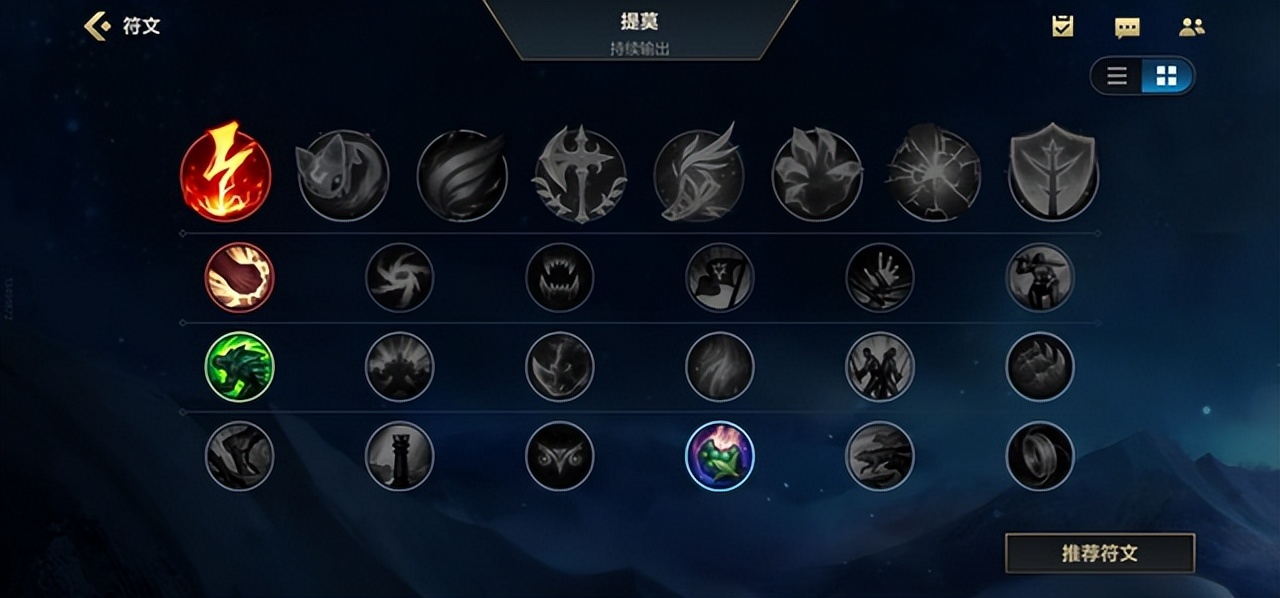Viewport: 1280px width, 598px height.
Task: Choose the battle axe keystone rune
Action: tap(579, 175)
